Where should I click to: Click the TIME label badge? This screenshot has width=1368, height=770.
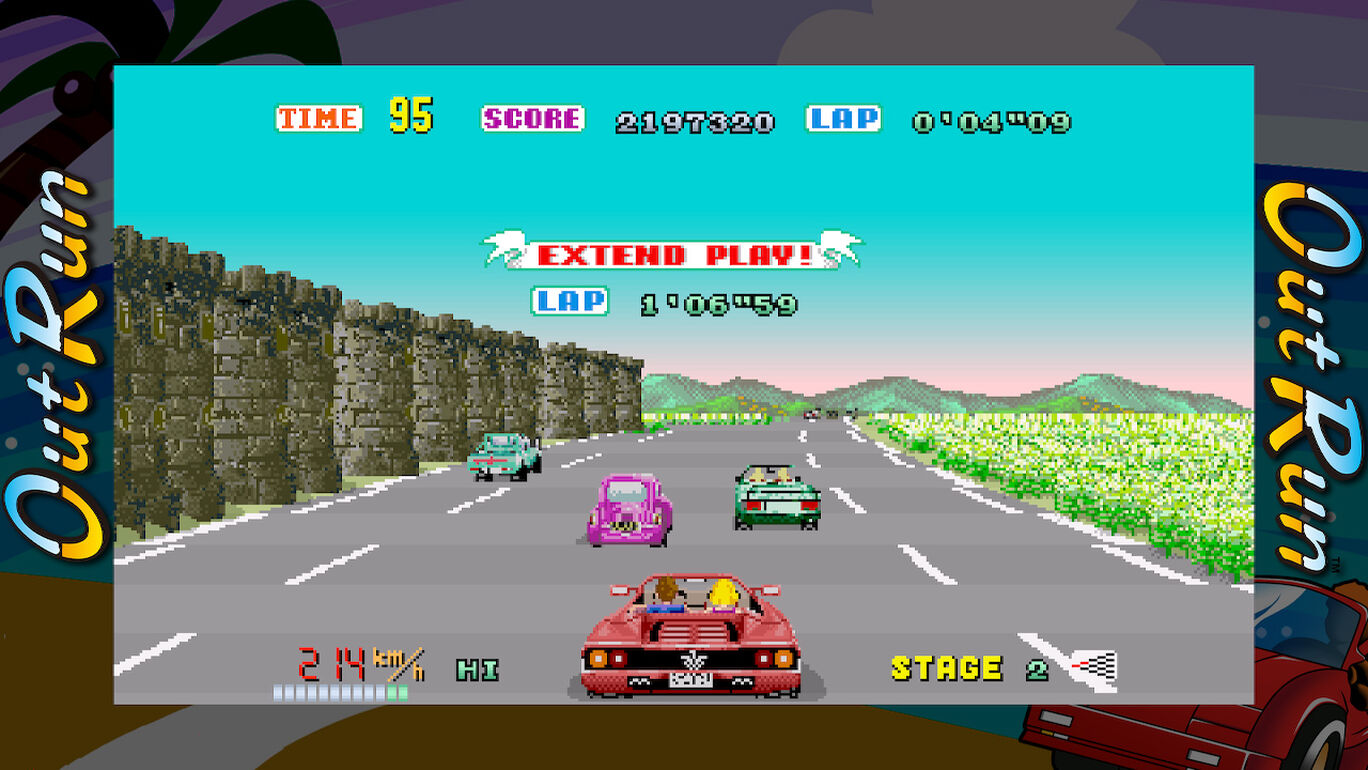click(321, 117)
